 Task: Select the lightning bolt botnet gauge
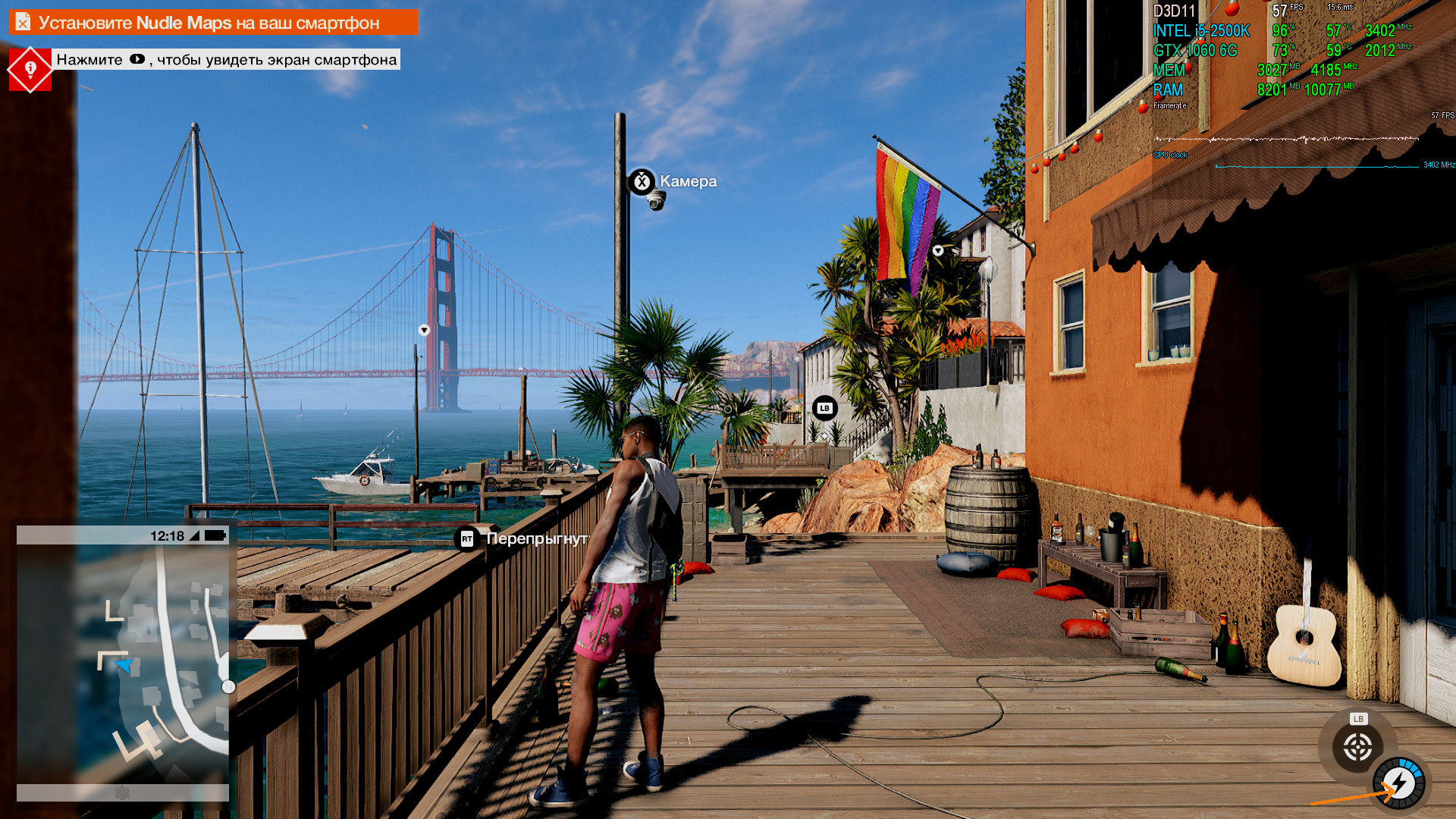[x=1400, y=783]
